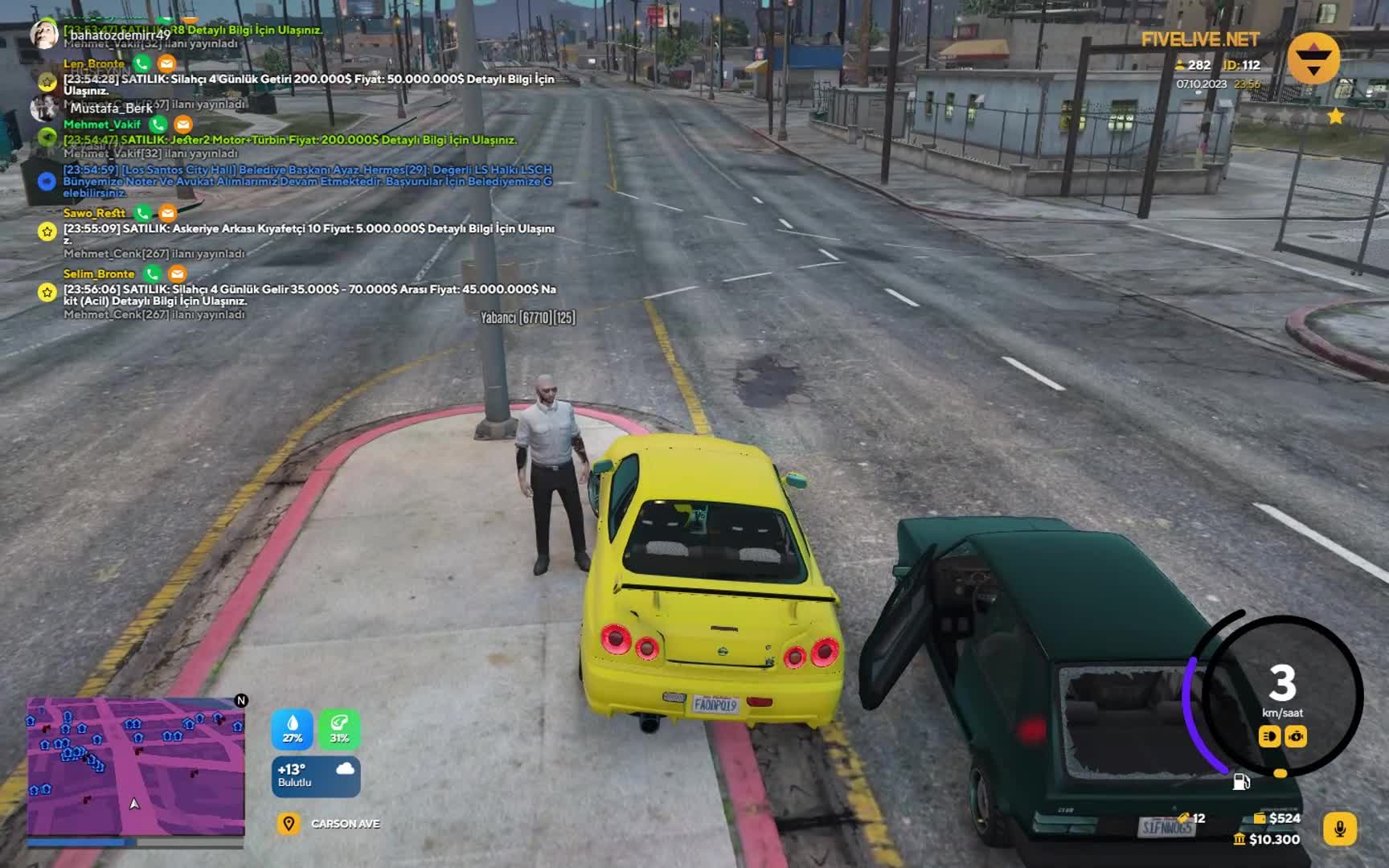This screenshot has height=868, width=1389.
Task: Message Len_Bronte using the orange mail icon
Action: [x=166, y=63]
